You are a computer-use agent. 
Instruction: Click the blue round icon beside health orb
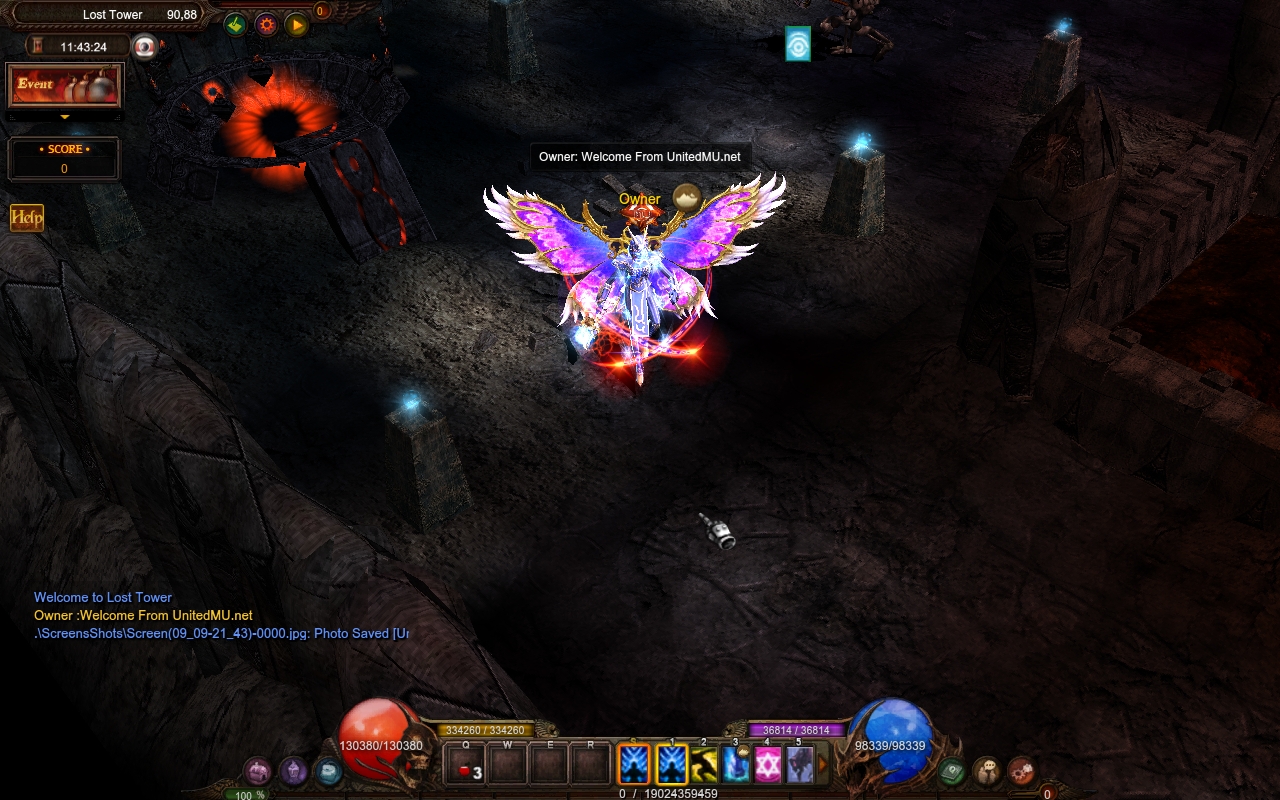pos(328,771)
